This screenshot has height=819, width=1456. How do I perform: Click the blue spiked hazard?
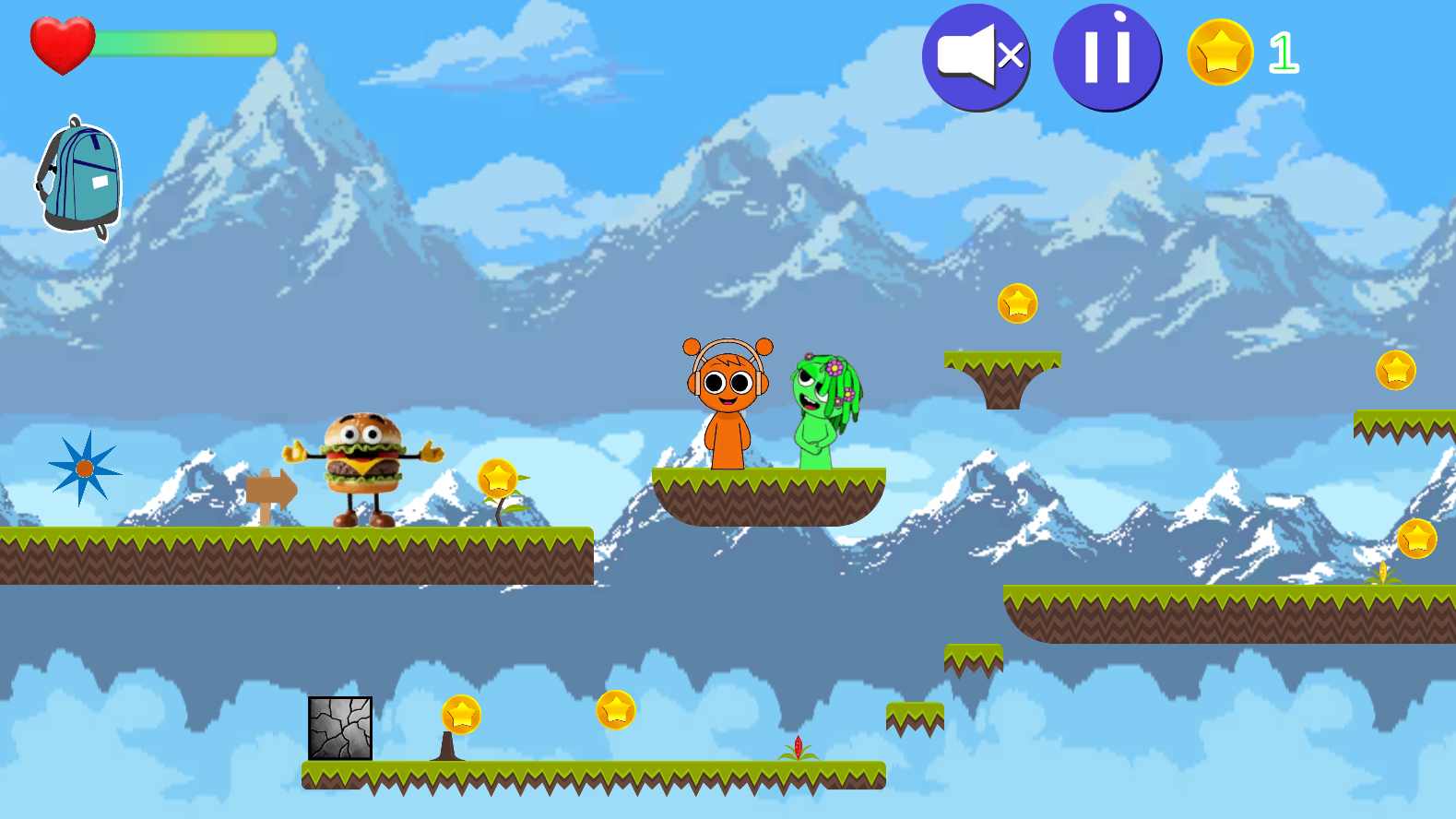pos(84,469)
